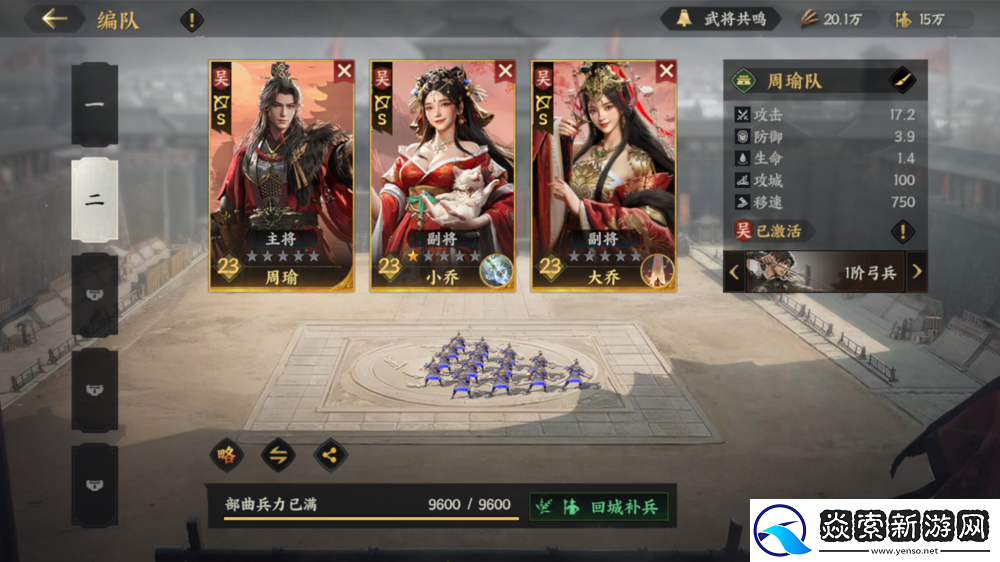
Task: Go back using the arrow button
Action: (x=54, y=19)
